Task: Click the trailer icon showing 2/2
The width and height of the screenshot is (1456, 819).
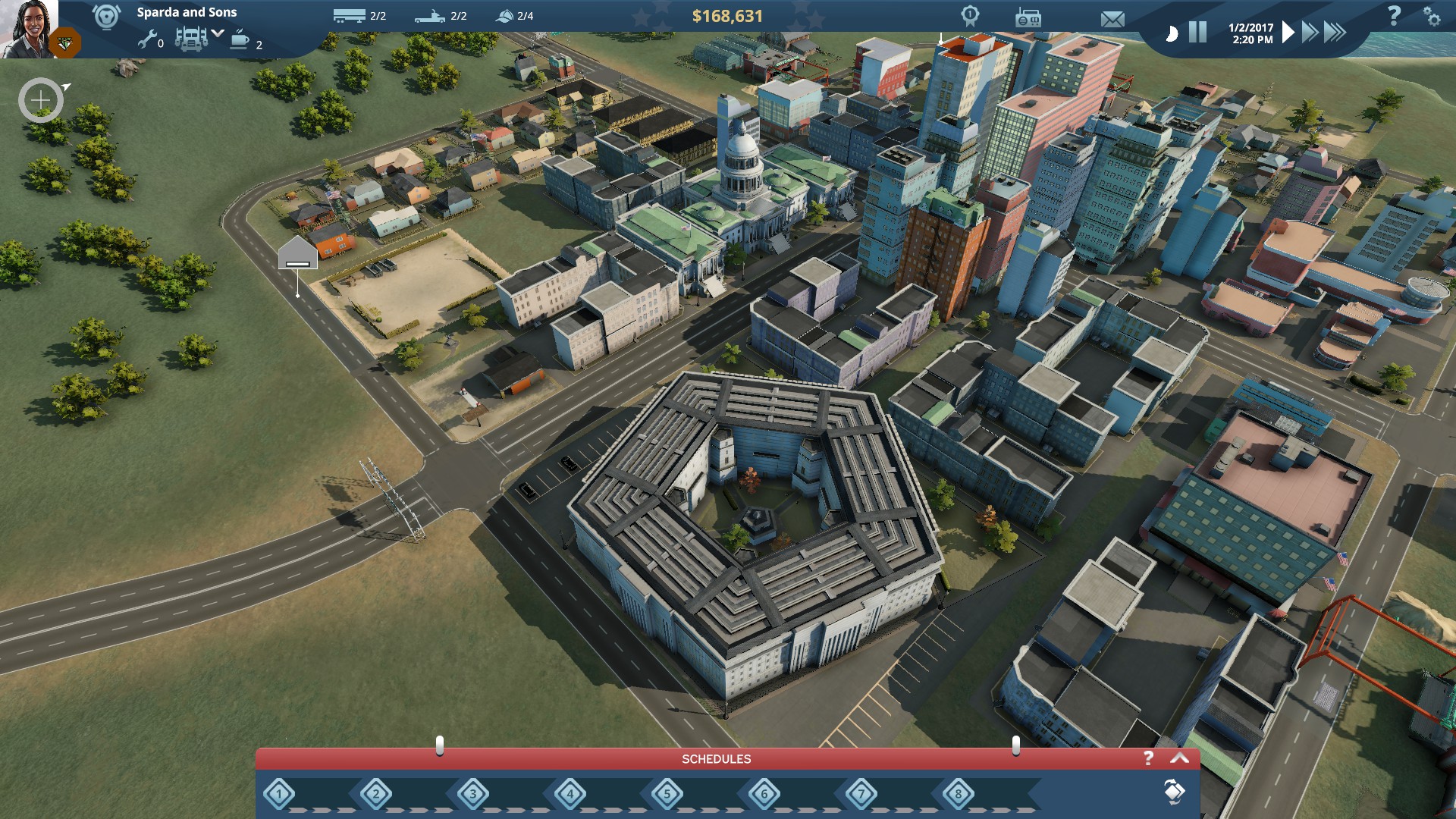Action: pos(348,15)
